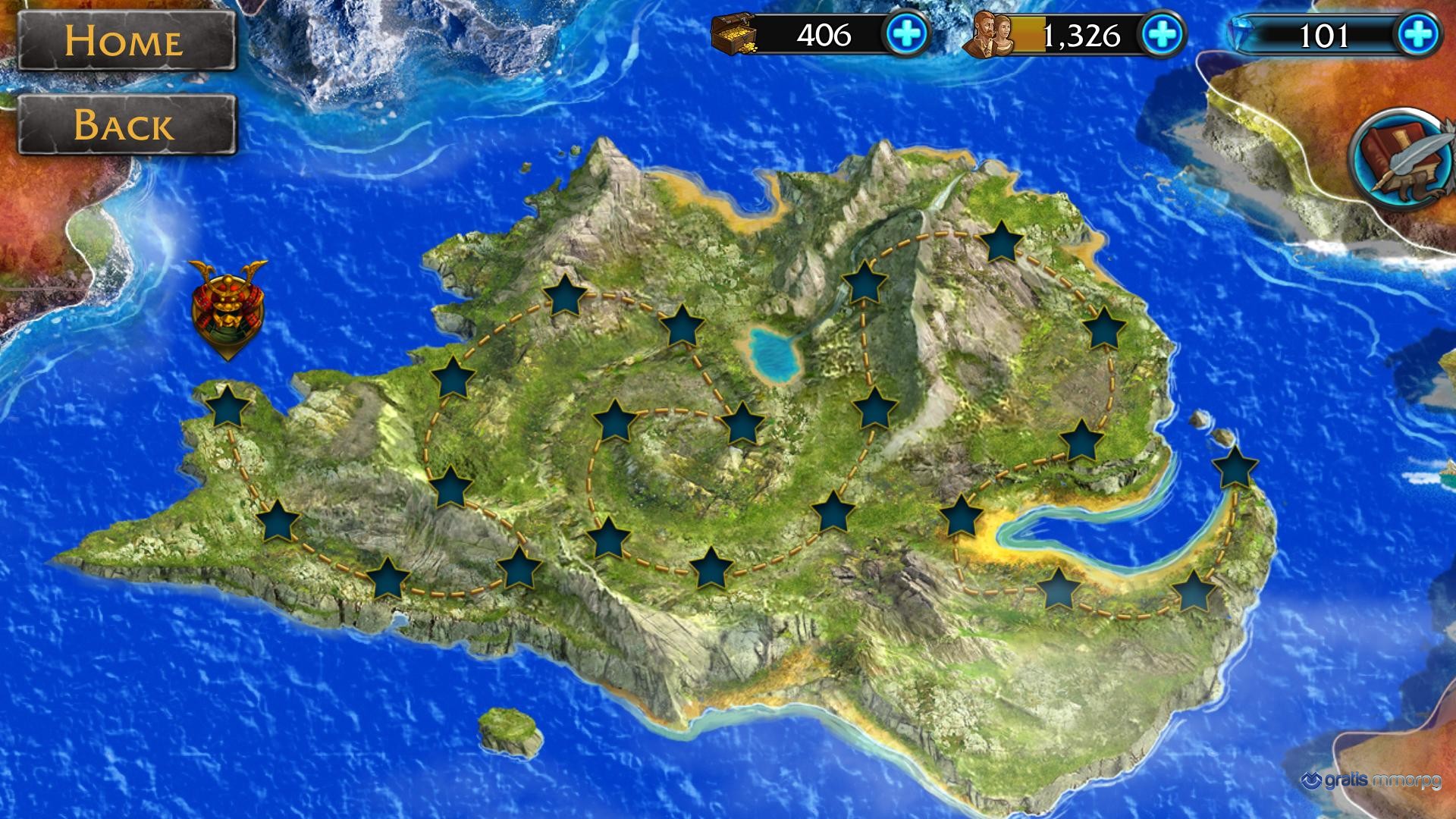Image resolution: width=1456 pixels, height=819 pixels.
Task: Add more gold with the treasure chest plus
Action: [907, 35]
